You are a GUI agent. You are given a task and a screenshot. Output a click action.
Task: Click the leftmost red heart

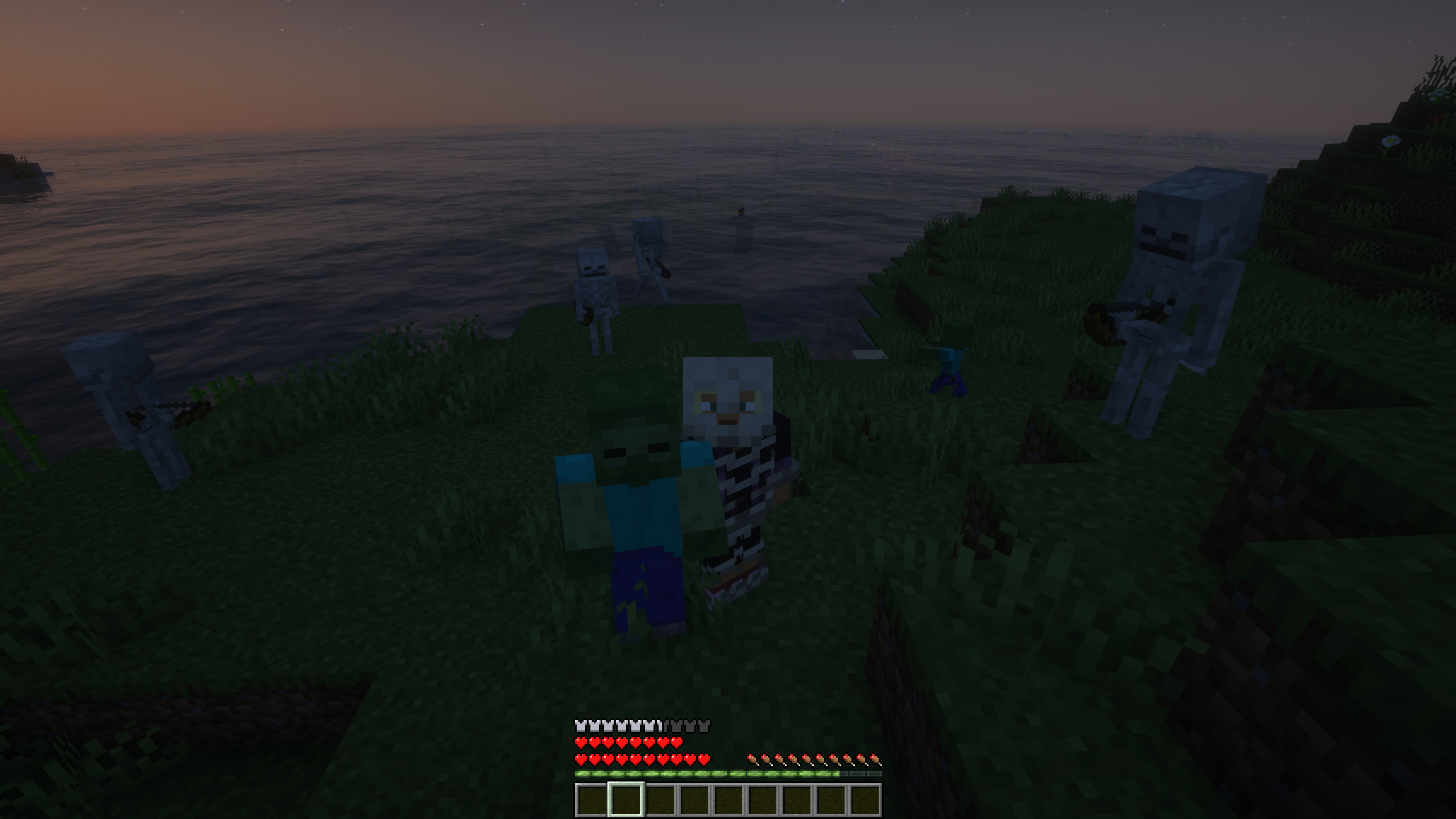click(x=580, y=743)
